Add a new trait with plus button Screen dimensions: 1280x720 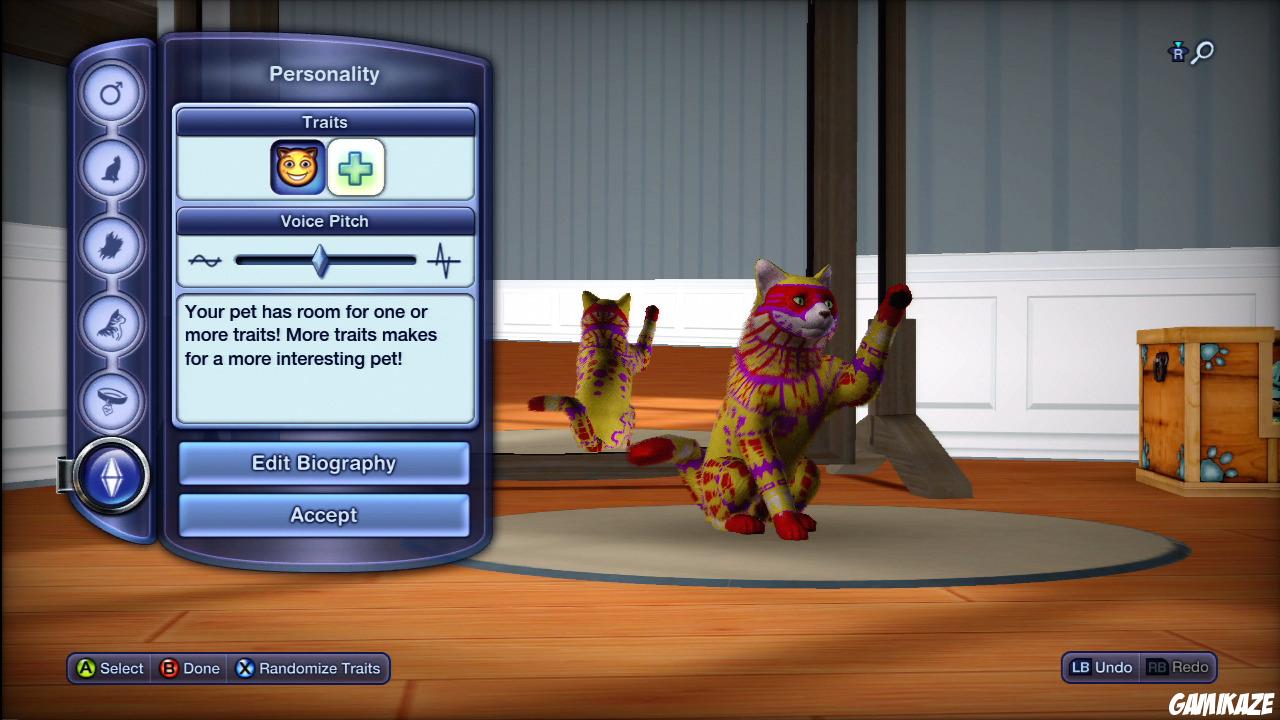click(x=356, y=166)
